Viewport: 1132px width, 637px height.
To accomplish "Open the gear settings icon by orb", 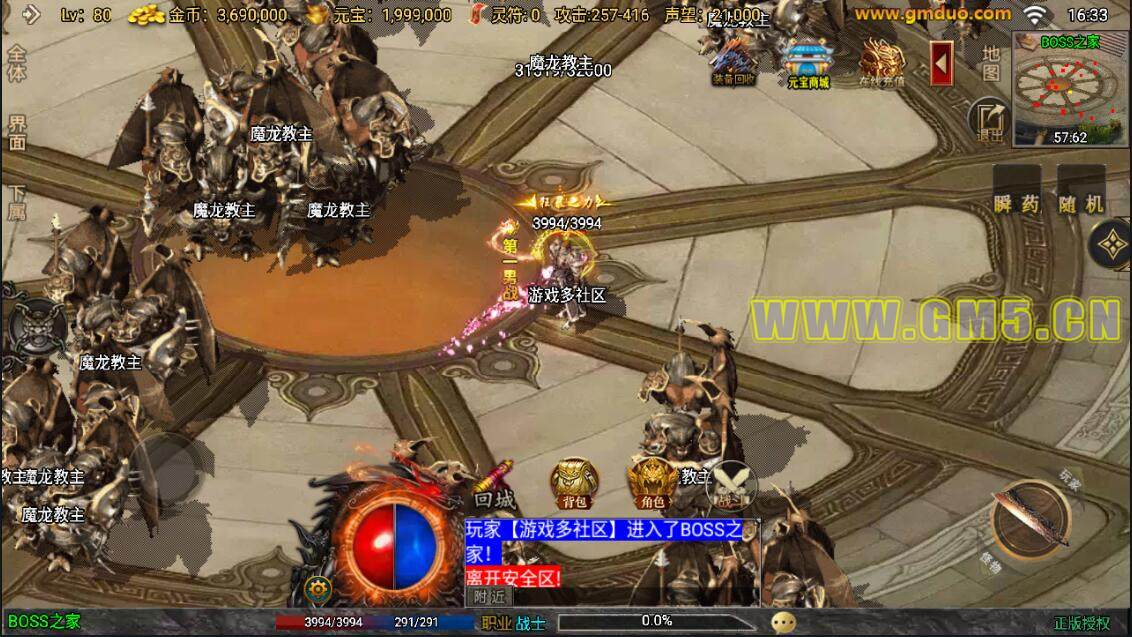I will point(319,588).
